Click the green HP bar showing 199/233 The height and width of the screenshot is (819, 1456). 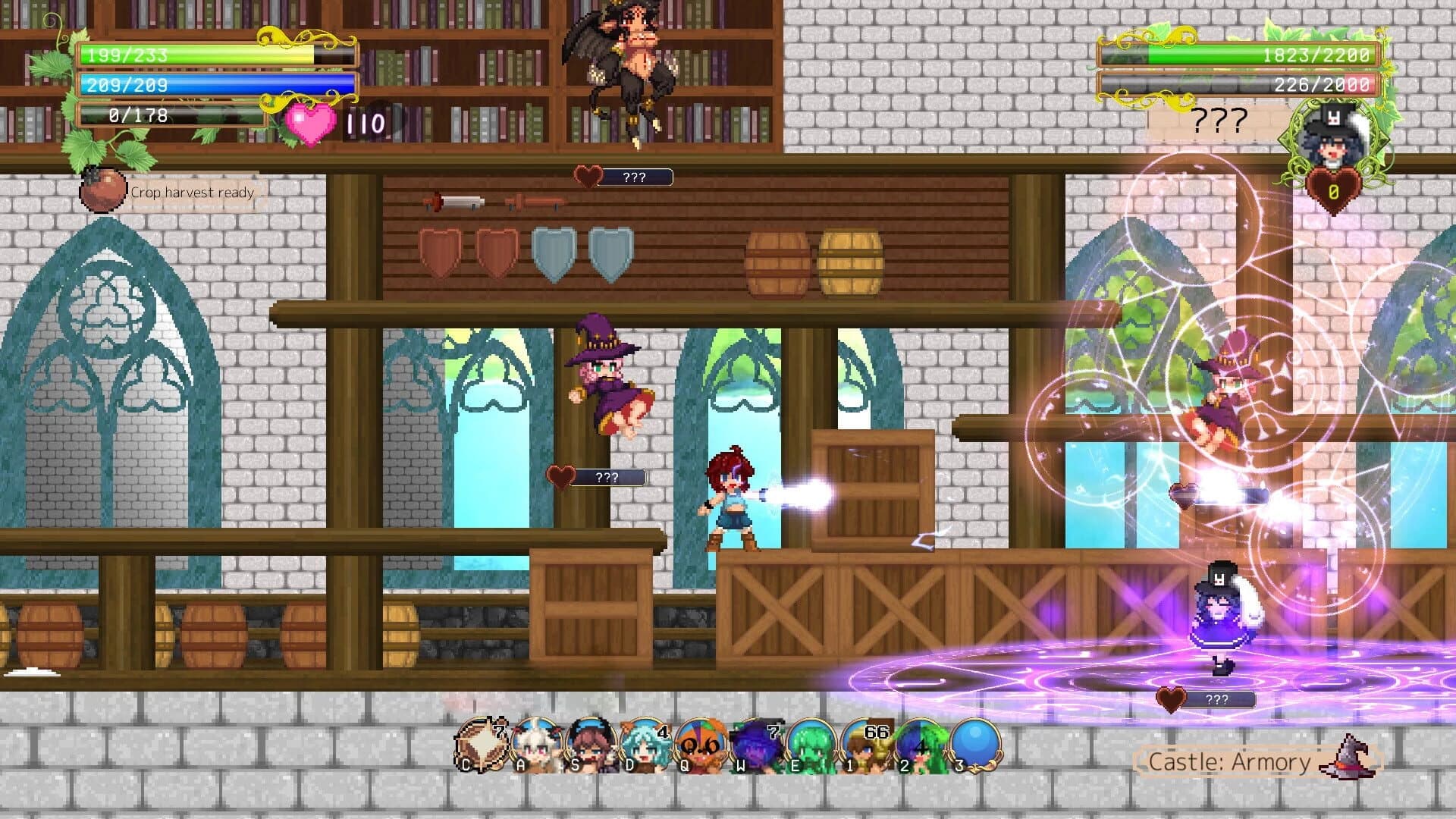click(190, 57)
